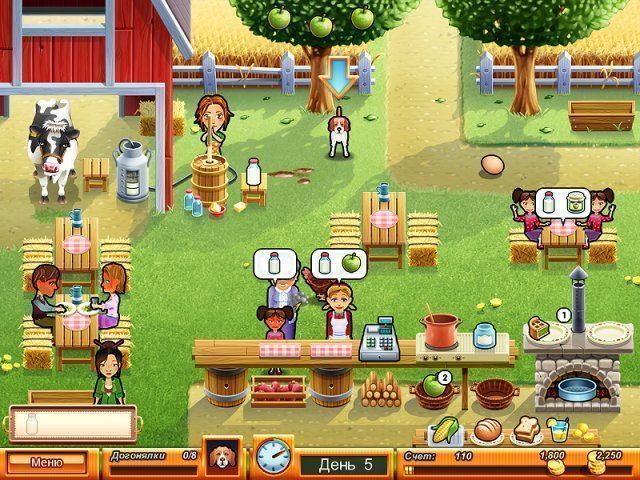Click the cash register
Screen dimensions: 640x480
click(376, 342)
